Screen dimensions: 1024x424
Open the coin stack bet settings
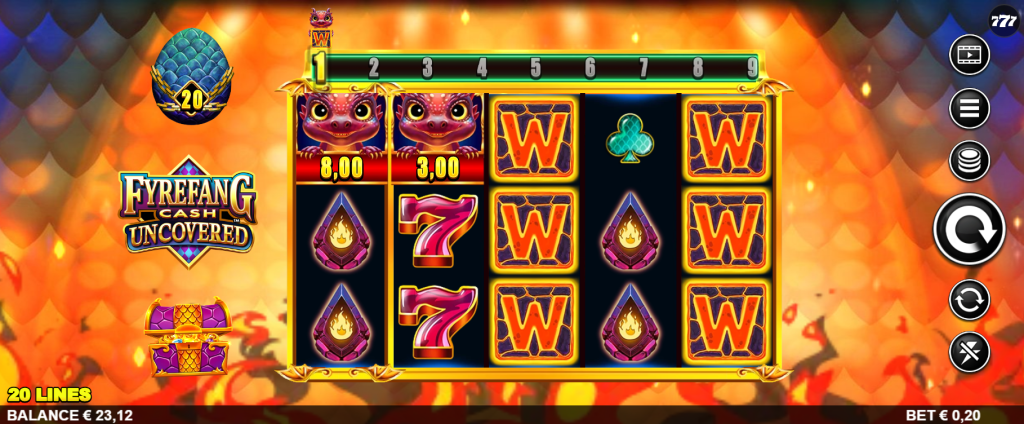(x=968, y=160)
